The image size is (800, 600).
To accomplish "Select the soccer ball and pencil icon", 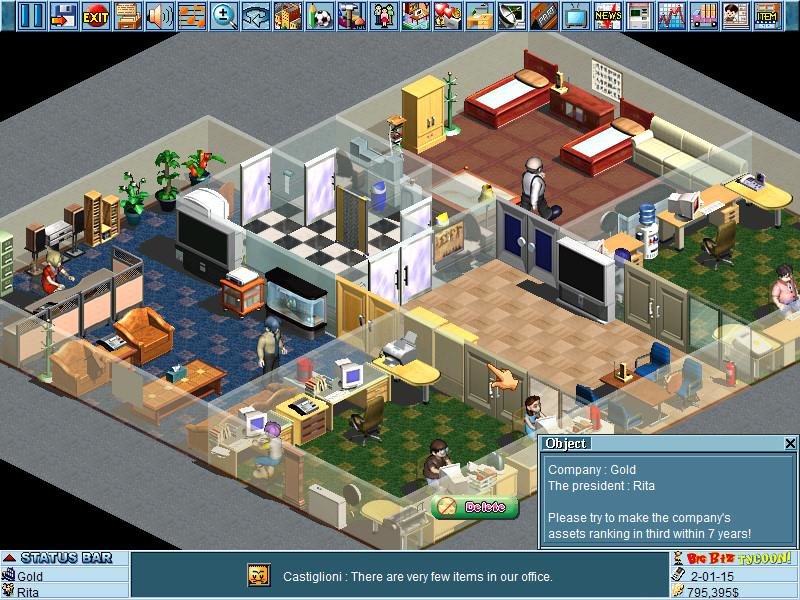I will click(x=320, y=15).
